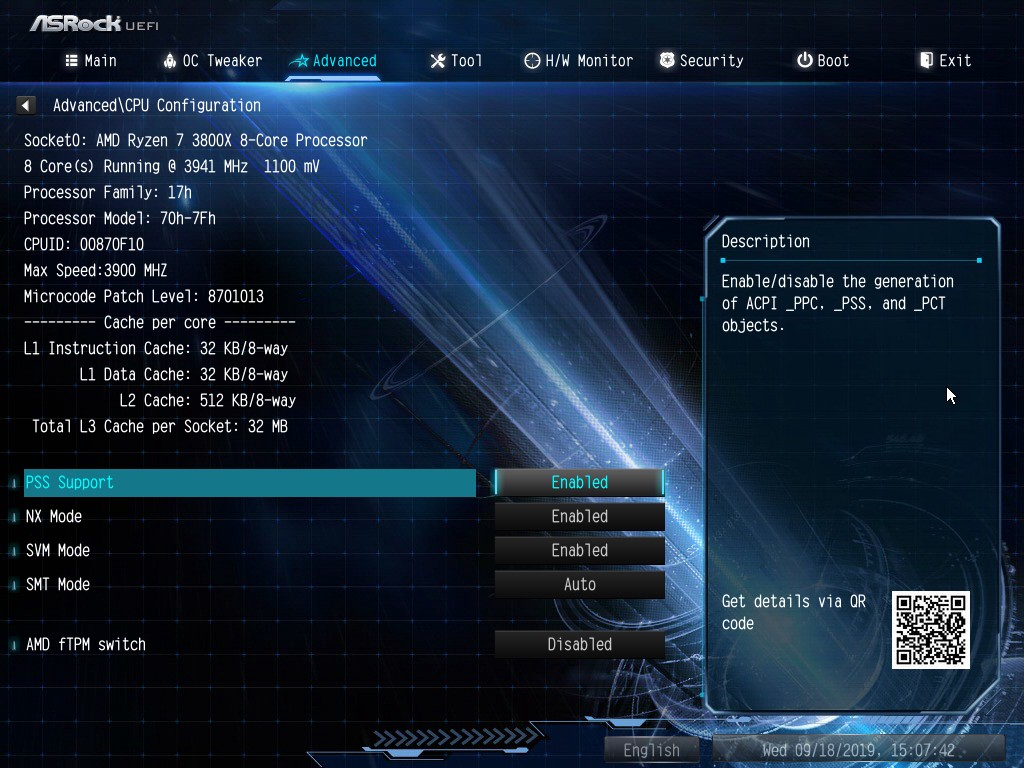This screenshot has height=768, width=1024.
Task: Open the SVM Mode Enabled dropdown
Action: click(579, 551)
